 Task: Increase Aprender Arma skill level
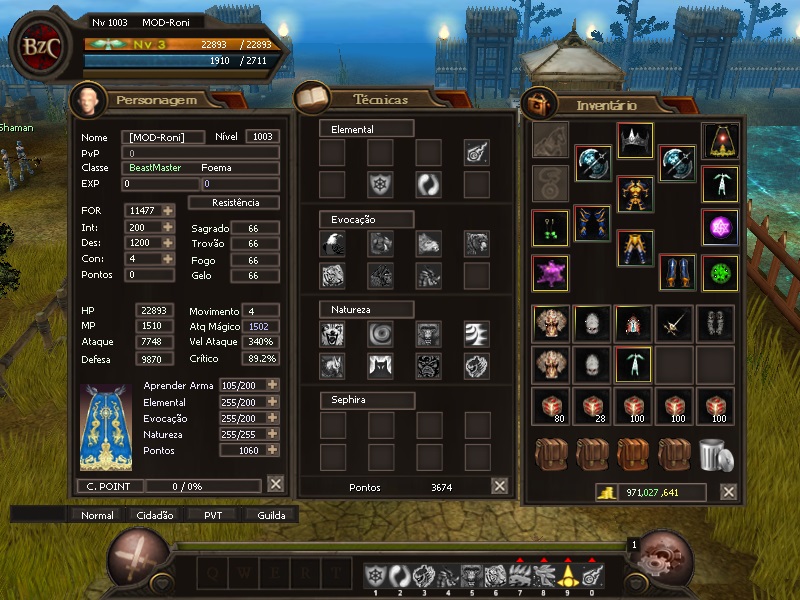tap(272, 385)
